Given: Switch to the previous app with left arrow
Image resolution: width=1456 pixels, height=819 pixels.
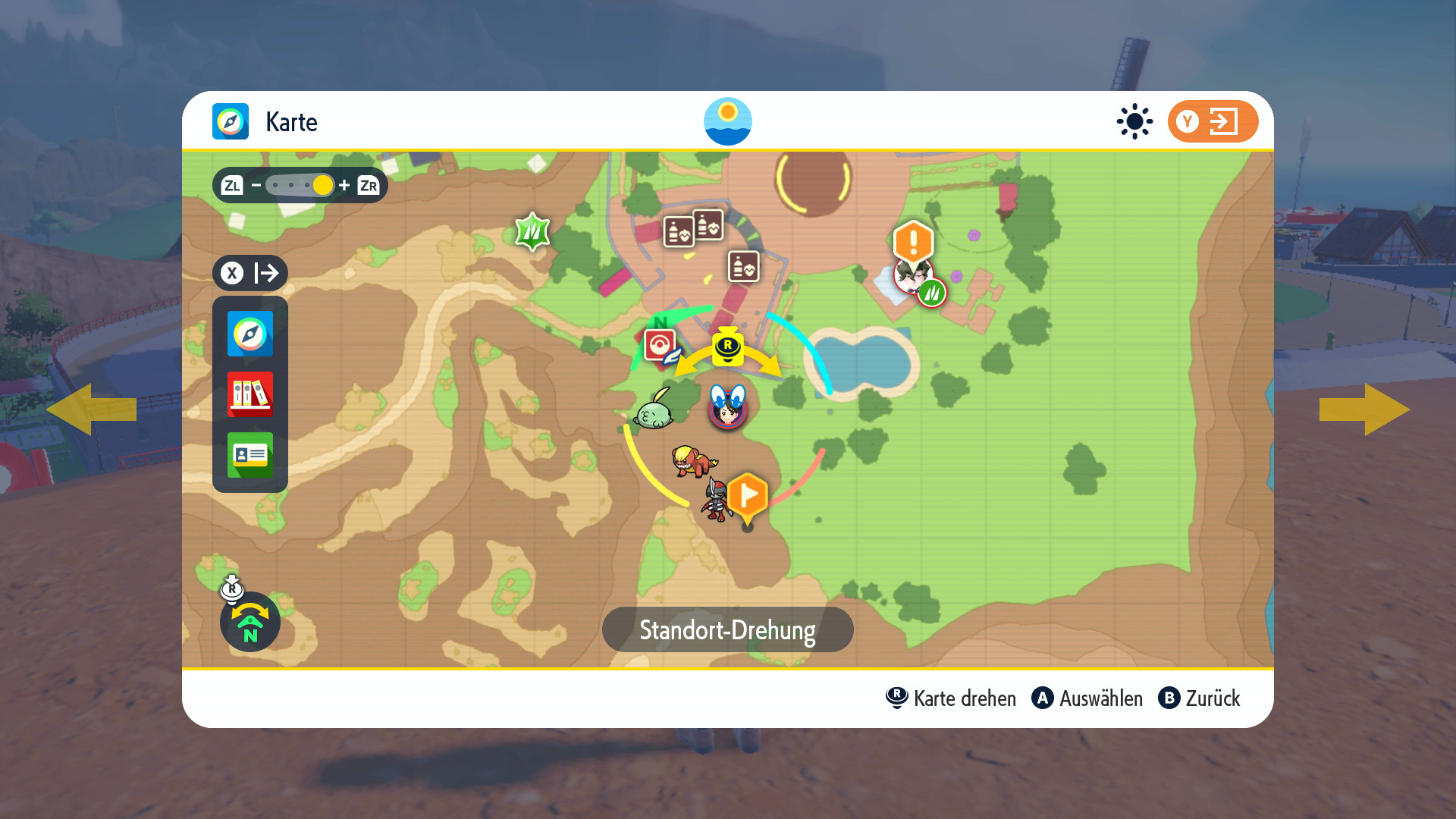Looking at the screenshot, I should [x=91, y=409].
